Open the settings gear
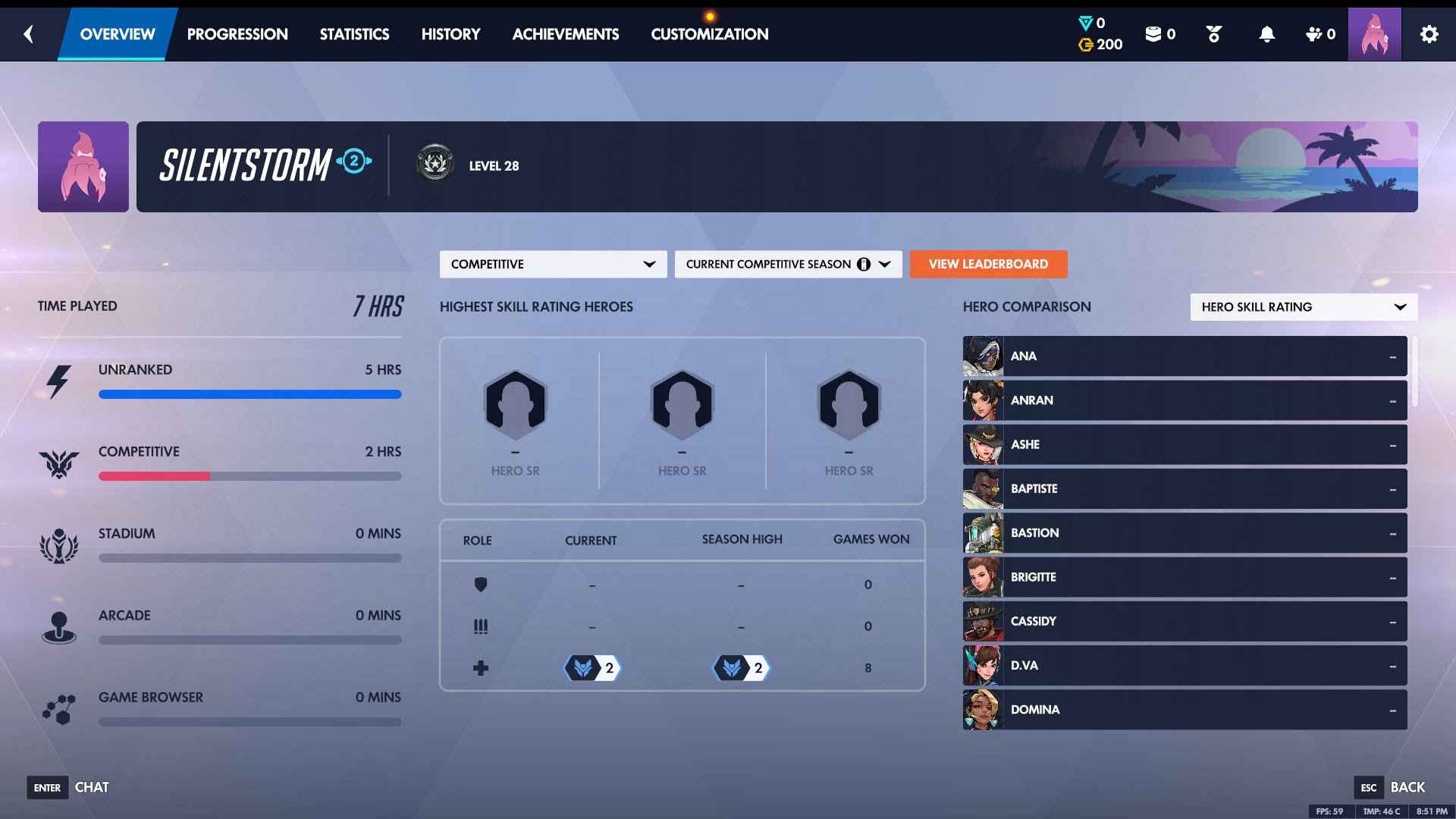This screenshot has height=819, width=1456. coord(1430,34)
